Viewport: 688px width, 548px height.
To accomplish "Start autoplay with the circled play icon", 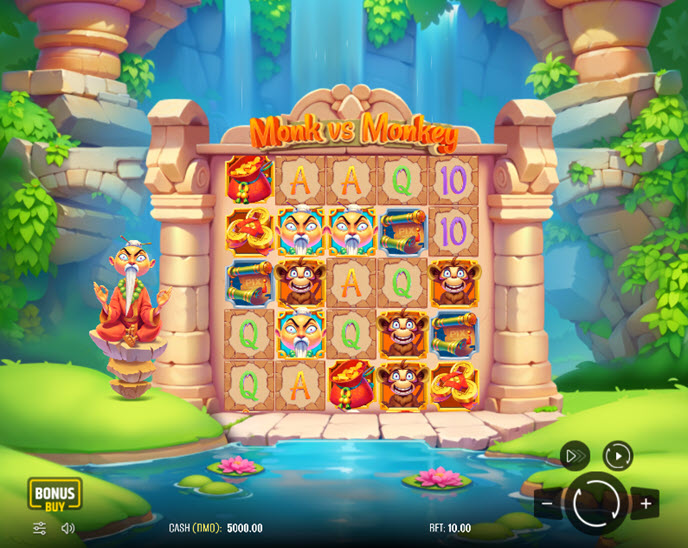I will click(x=618, y=456).
